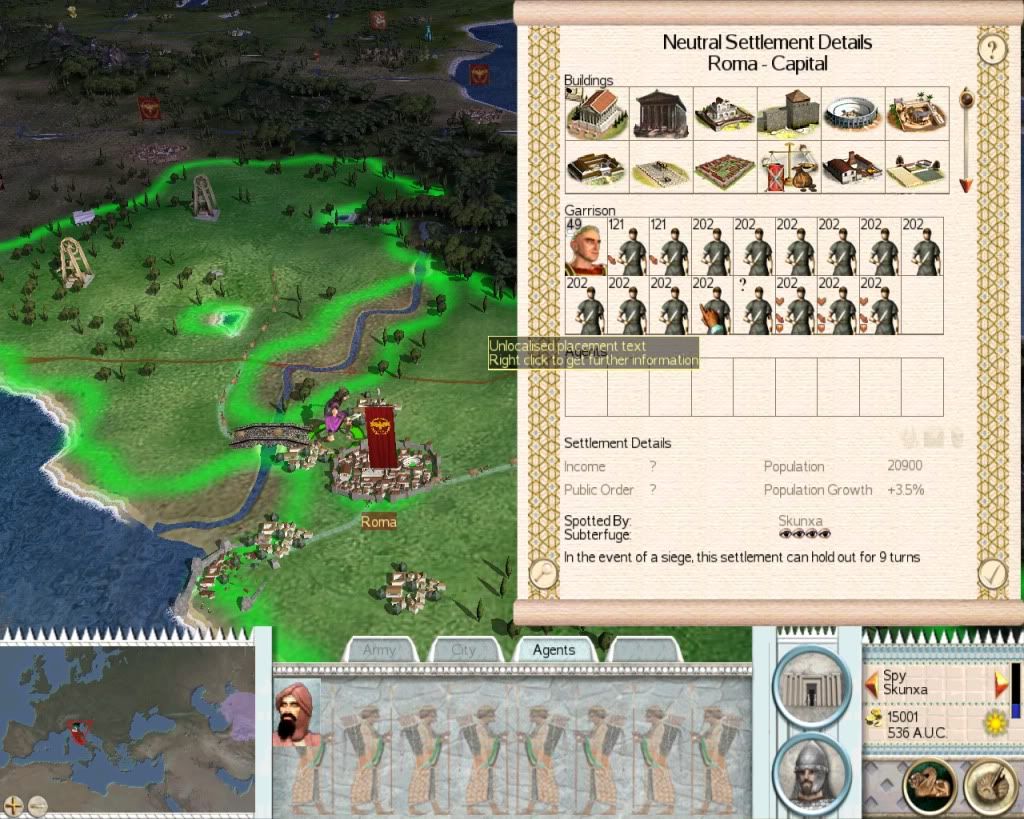This screenshot has height=819, width=1024.
Task: Select the colosseum building icon
Action: [853, 113]
